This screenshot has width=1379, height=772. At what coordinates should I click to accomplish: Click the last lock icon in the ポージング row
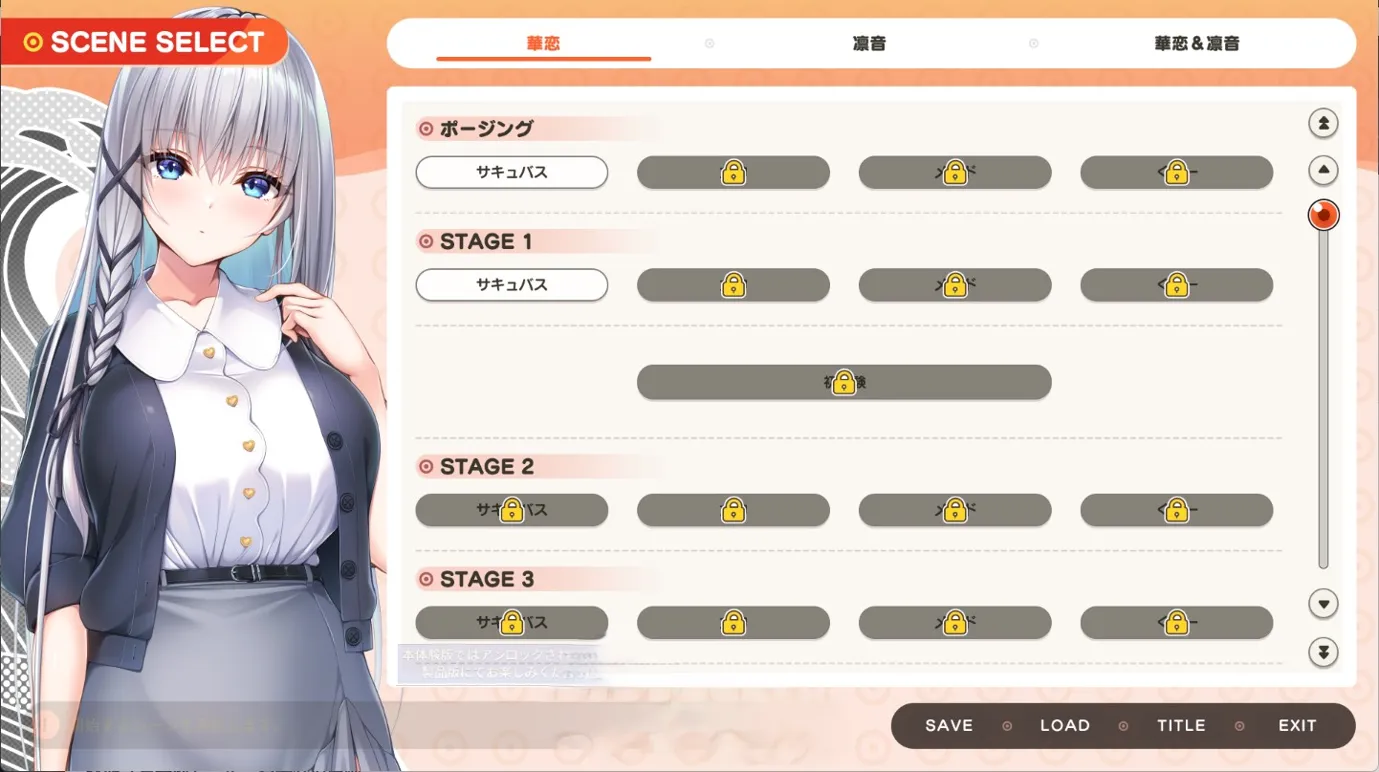pyautogui.click(x=1176, y=172)
